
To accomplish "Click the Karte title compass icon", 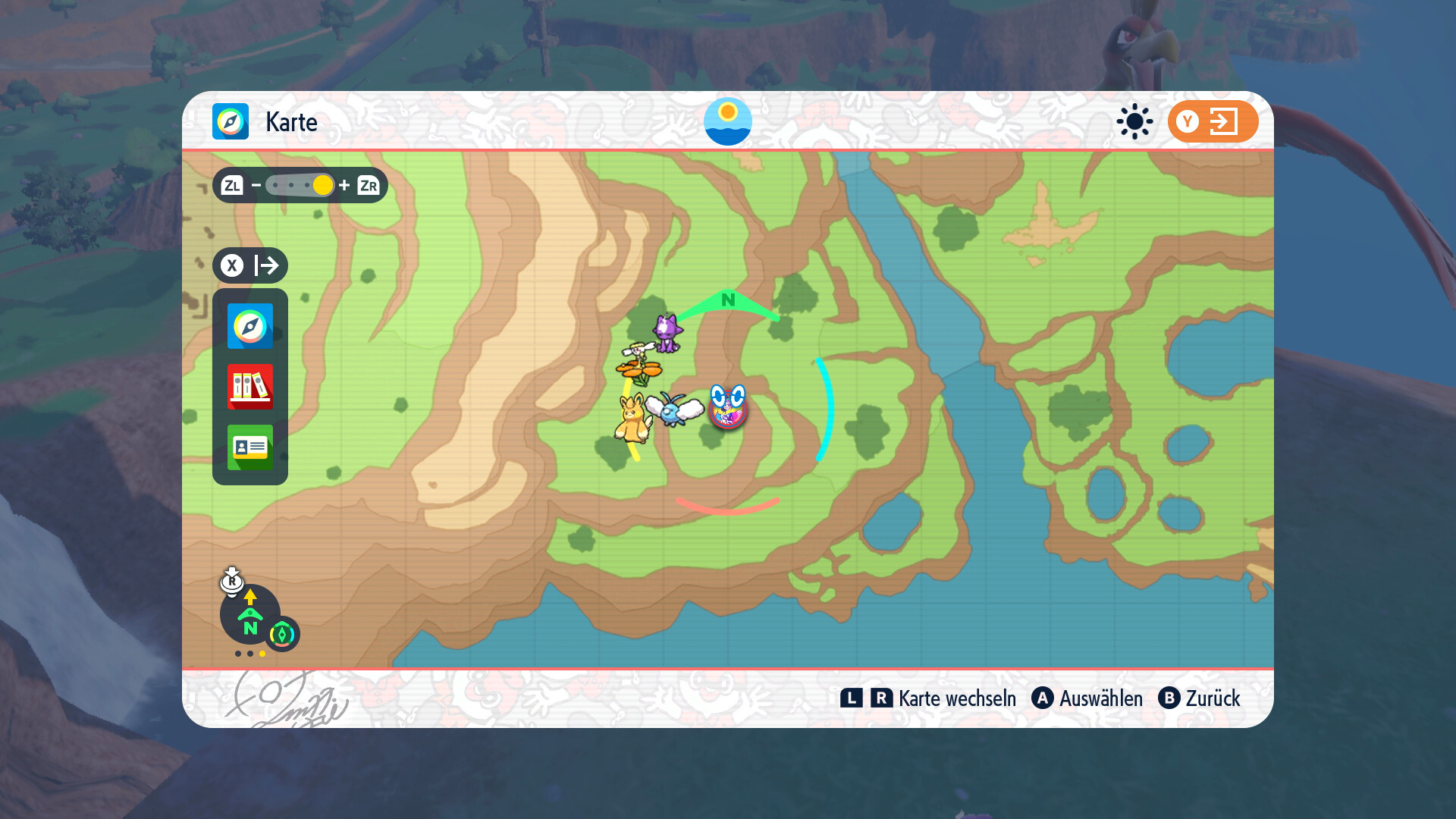I will click(231, 121).
